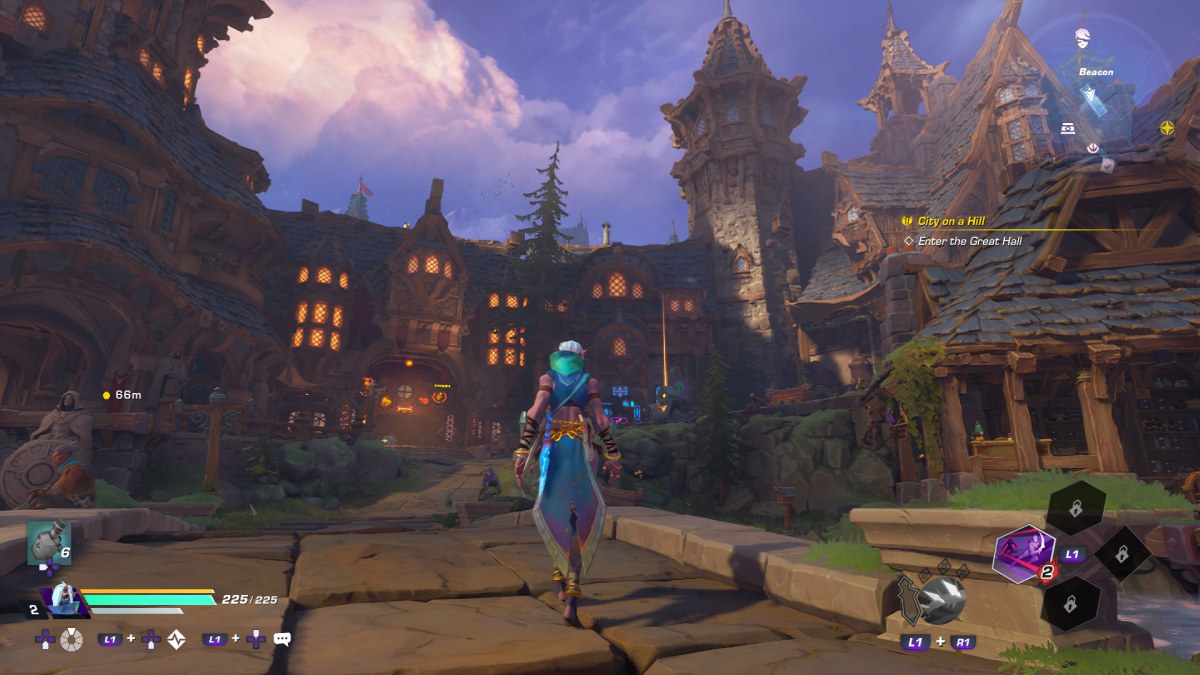Use the potion flask item slot
This screenshot has width=1200, height=675.
(x=47, y=542)
